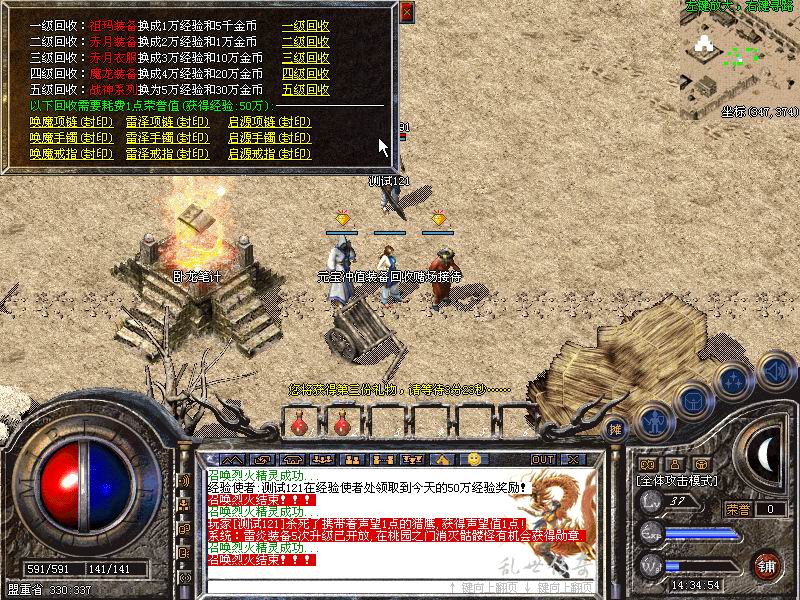Image resolution: width=800 pixels, height=600 pixels.
Task: Click the X button on chat bar
Action: click(x=573, y=459)
